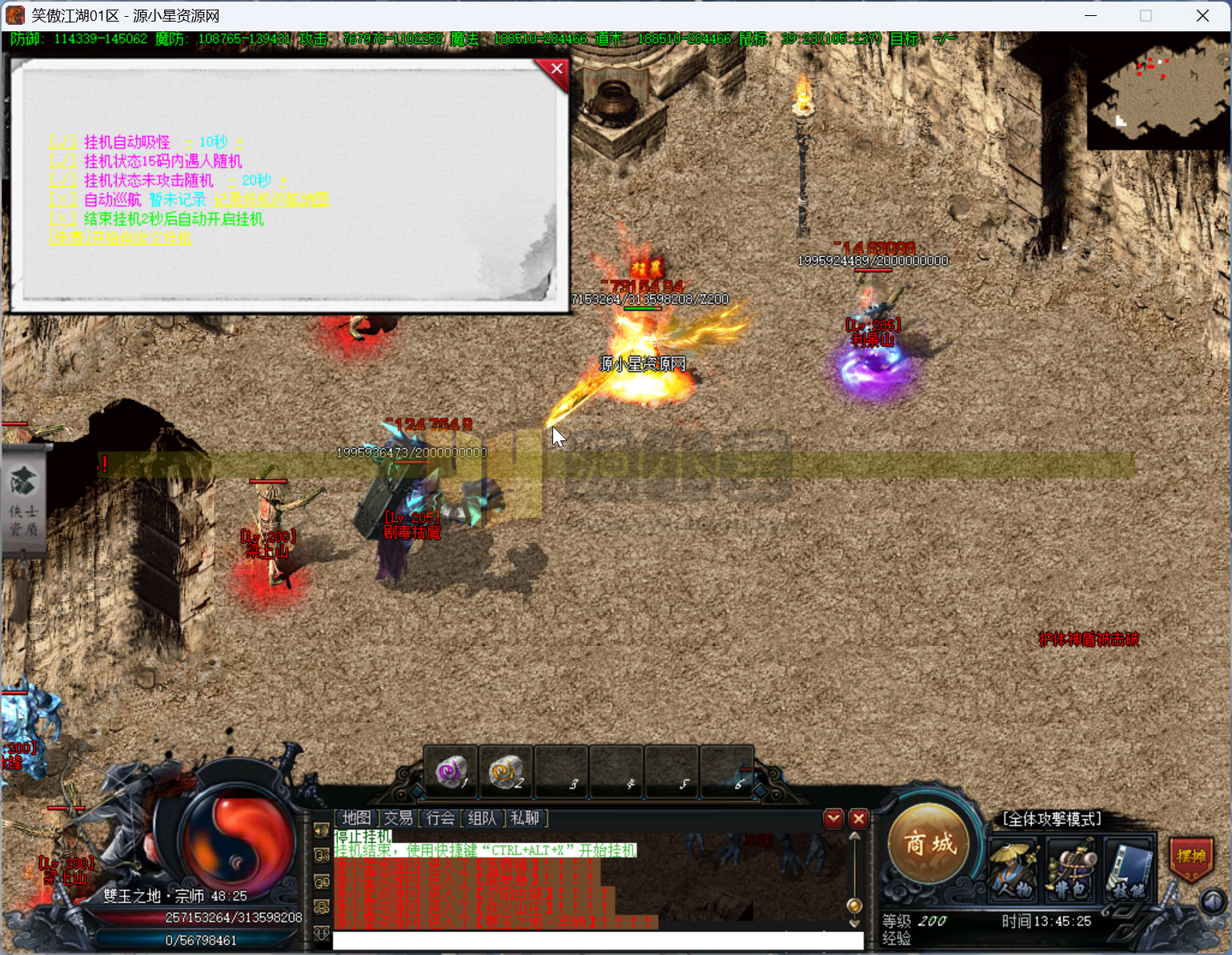The width and height of the screenshot is (1232, 955).
Task: Toggle 挂机状态15码内遇人随机 checkbox
Action: 63,162
